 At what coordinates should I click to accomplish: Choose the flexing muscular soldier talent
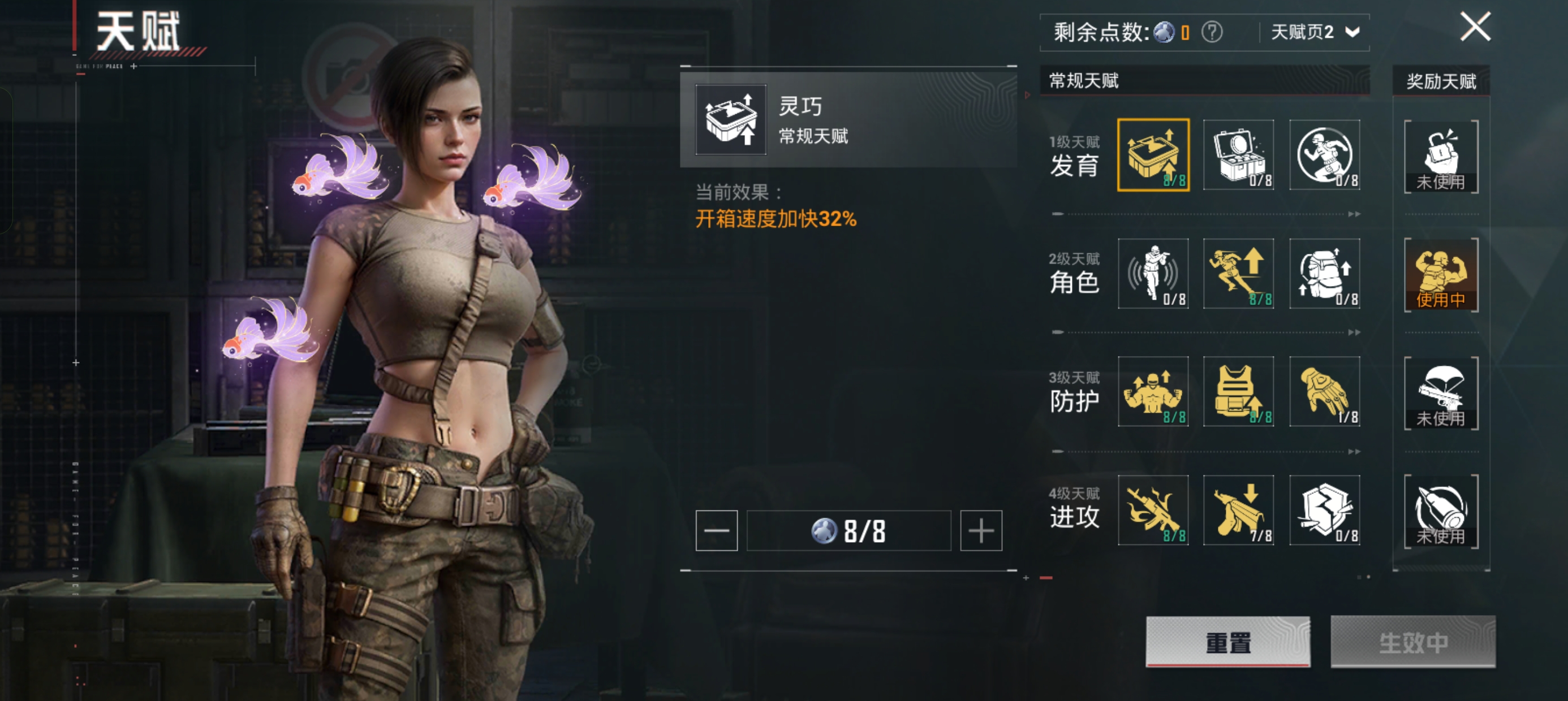coord(1153,392)
